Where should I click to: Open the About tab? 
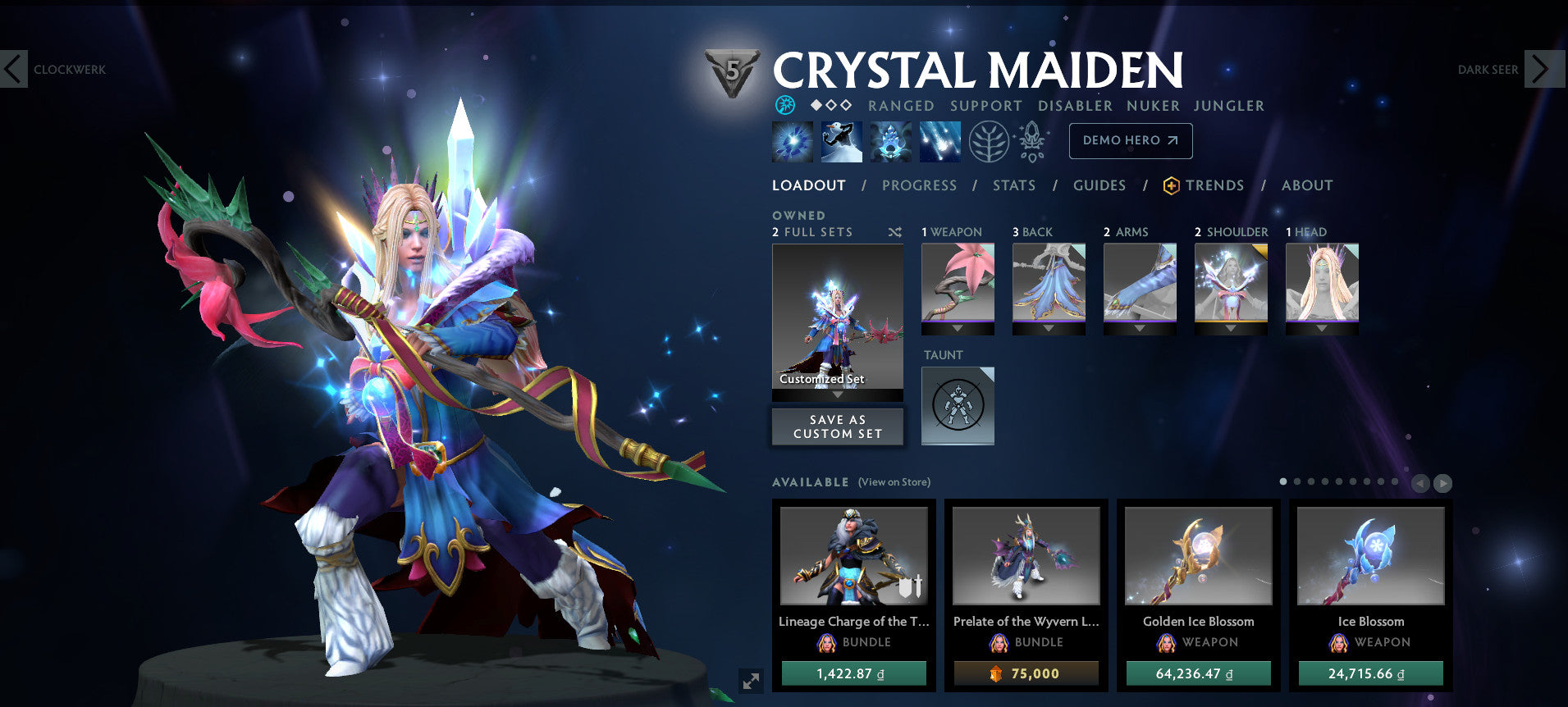click(x=1306, y=185)
